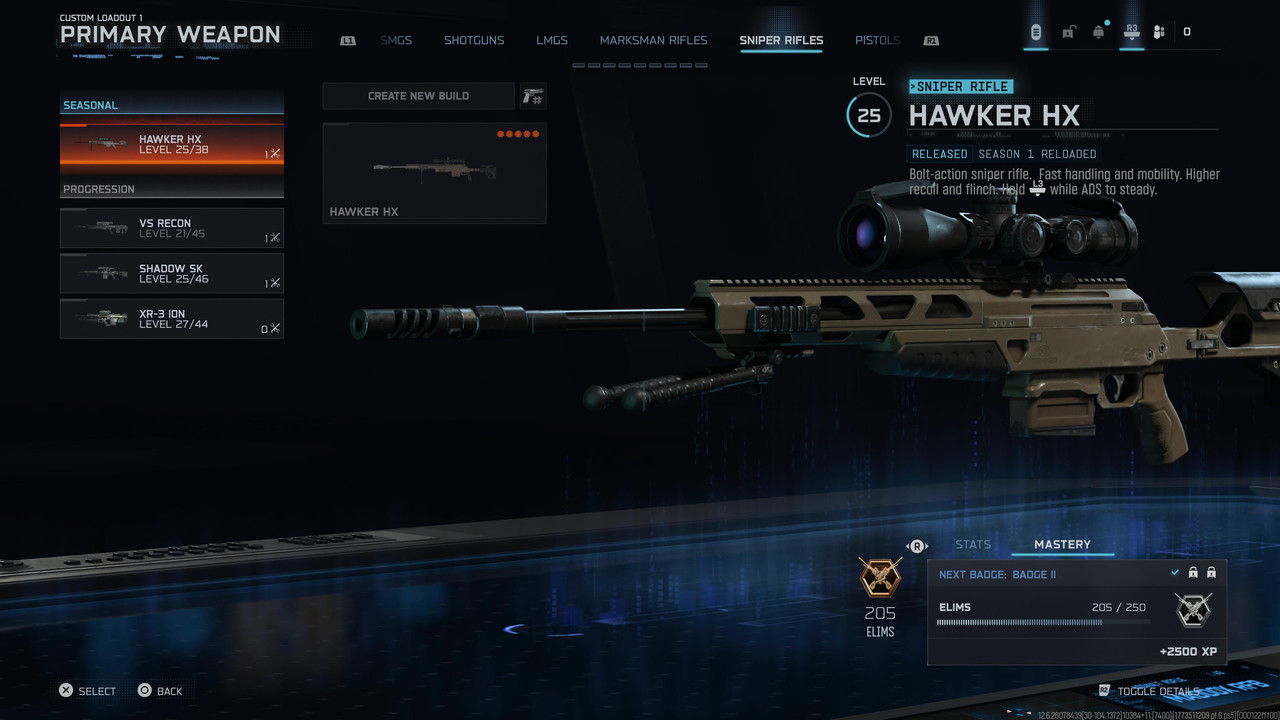Show the Marksman Rifles category

pyautogui.click(x=653, y=40)
